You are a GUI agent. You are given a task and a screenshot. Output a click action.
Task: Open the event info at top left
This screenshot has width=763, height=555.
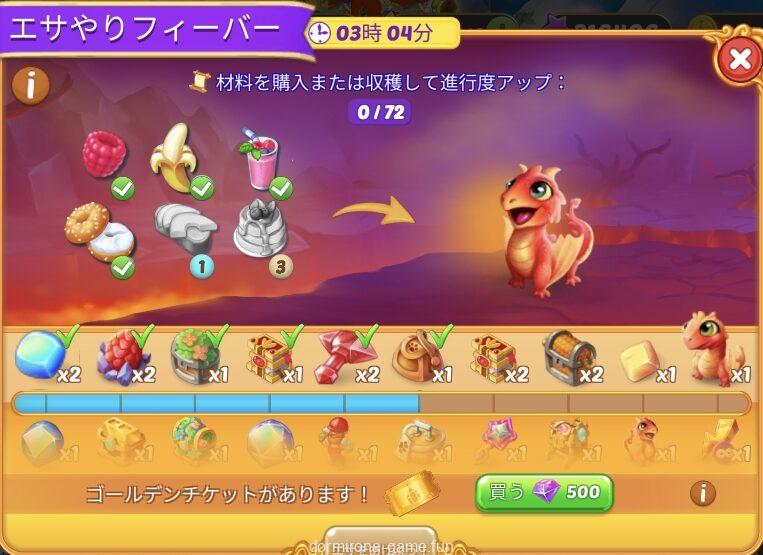tap(31, 86)
